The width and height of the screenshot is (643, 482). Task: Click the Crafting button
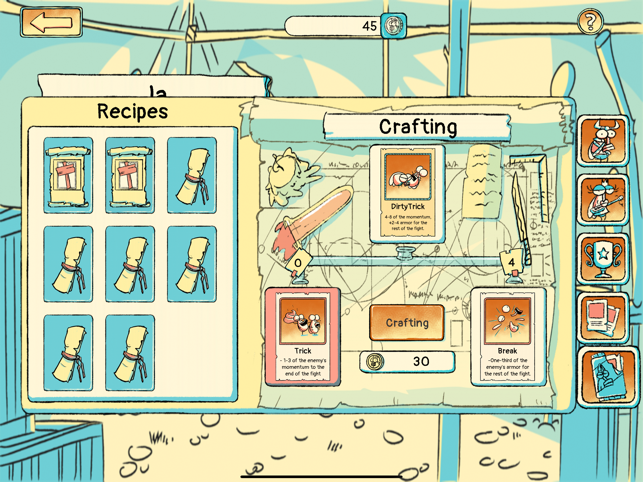pos(407,323)
